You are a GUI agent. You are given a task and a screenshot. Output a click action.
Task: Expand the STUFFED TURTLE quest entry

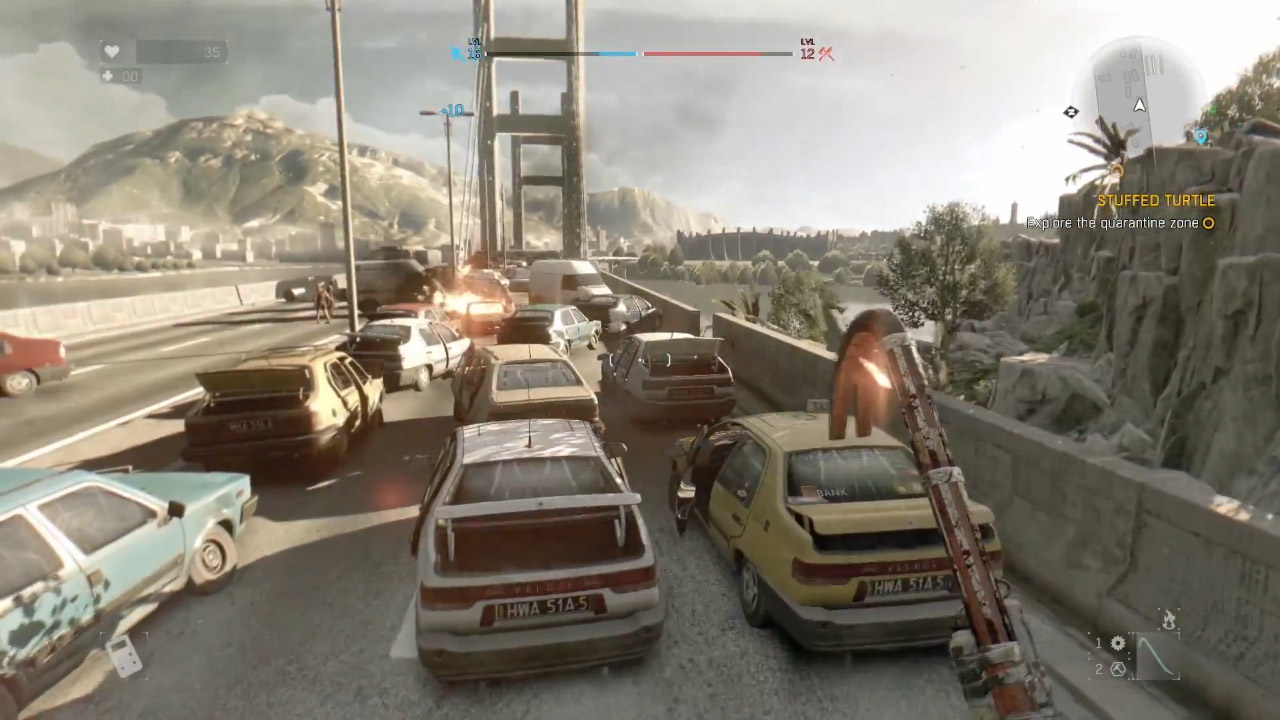point(1155,200)
